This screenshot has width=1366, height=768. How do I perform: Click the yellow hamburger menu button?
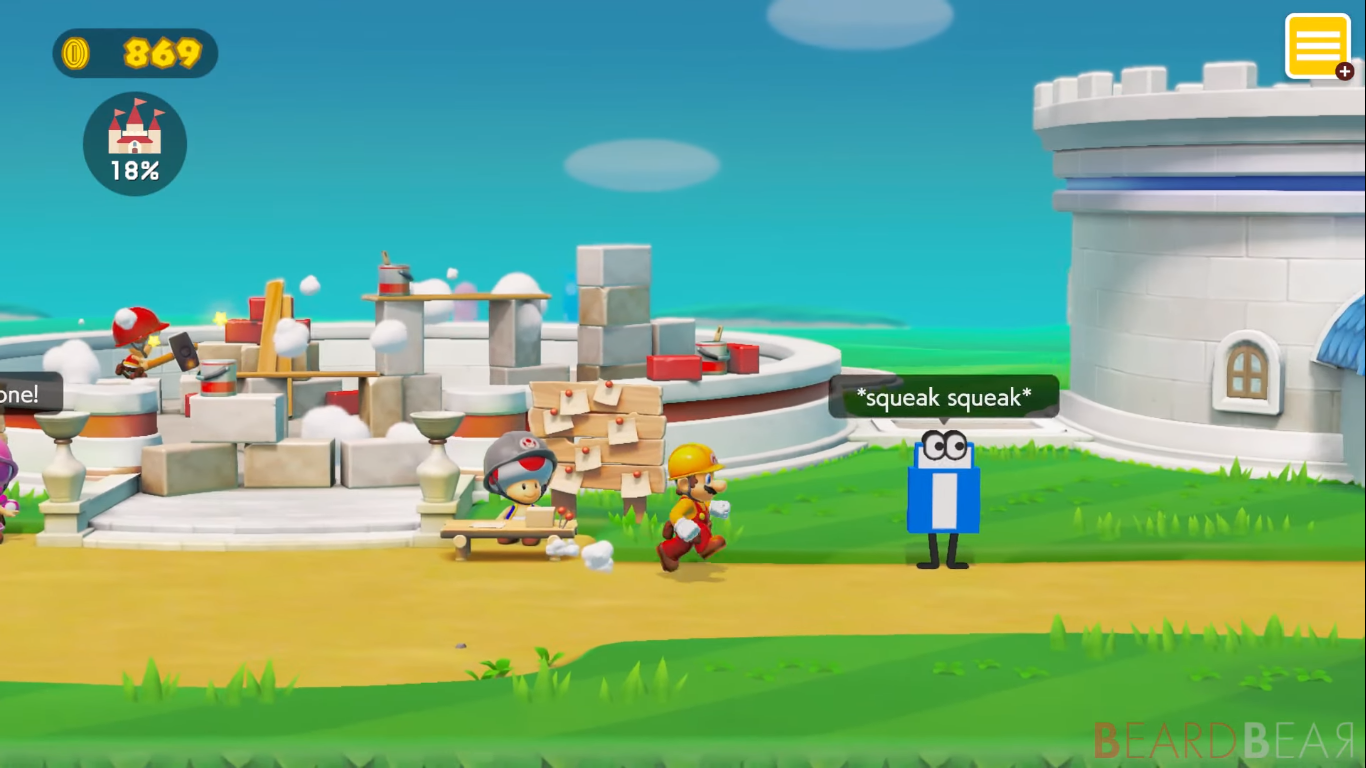[x=1318, y=44]
